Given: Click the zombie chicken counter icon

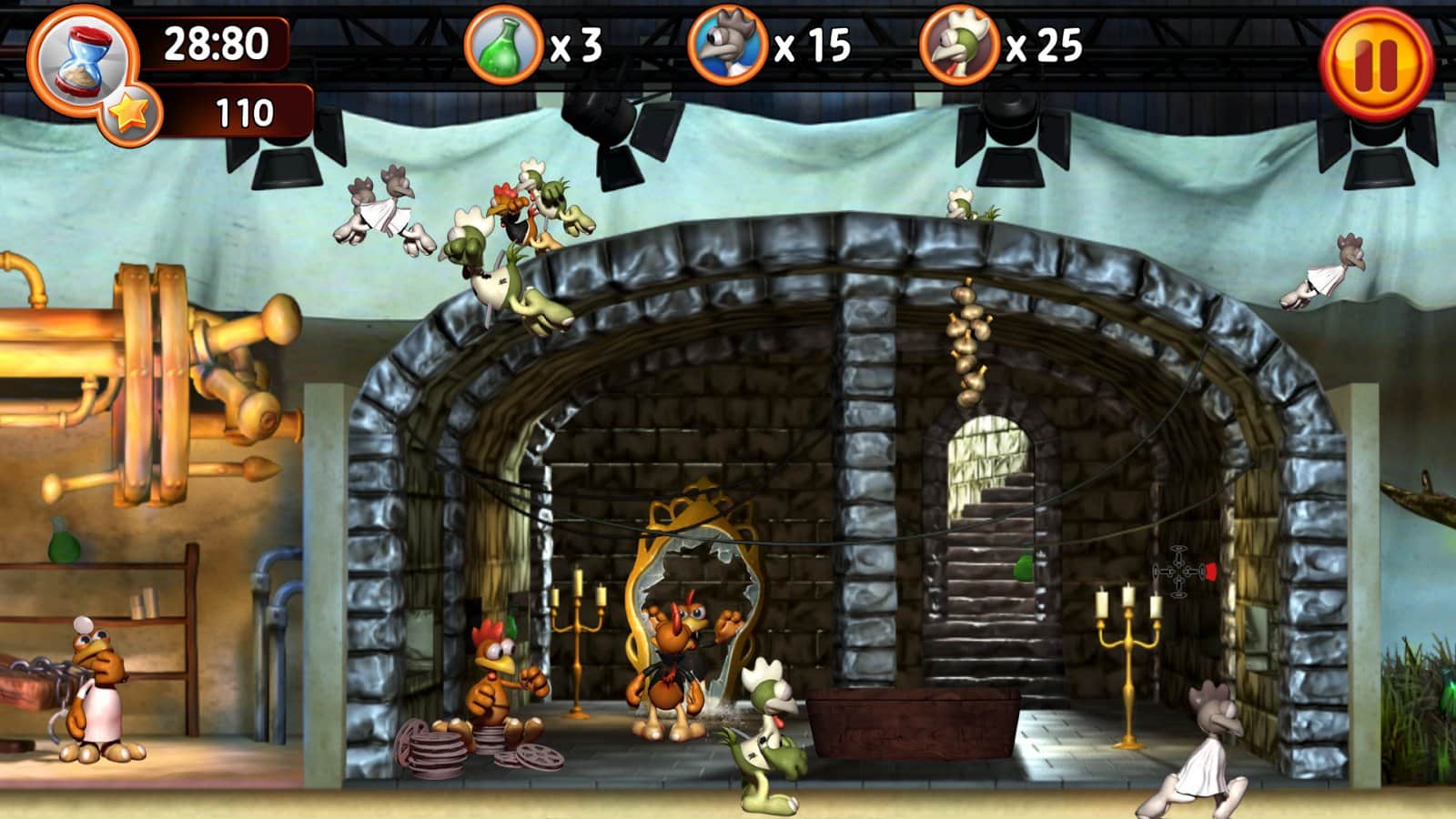Looking at the screenshot, I should (x=958, y=45).
